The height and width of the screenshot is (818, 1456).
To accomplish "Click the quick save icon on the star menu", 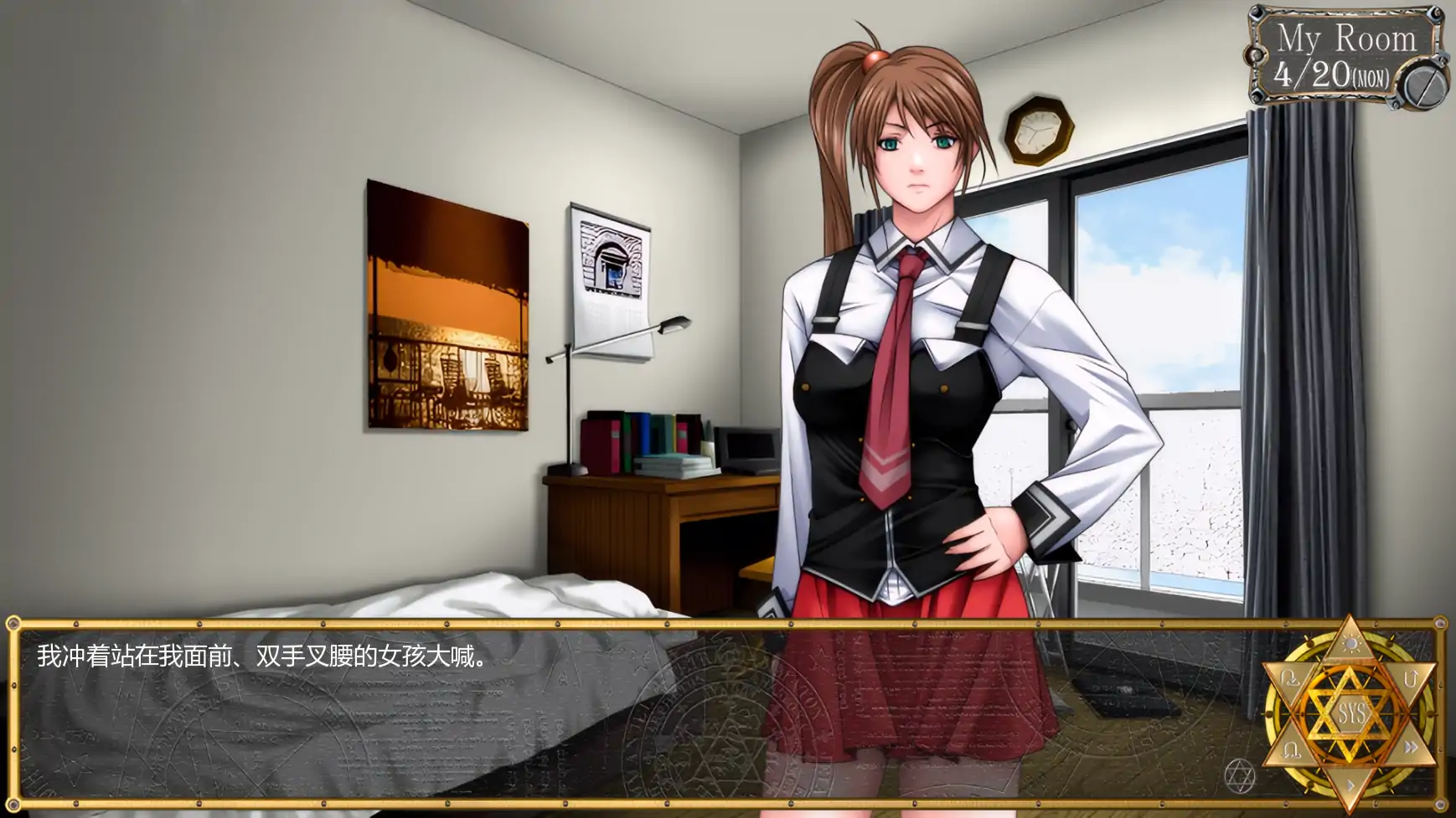I will (1290, 677).
